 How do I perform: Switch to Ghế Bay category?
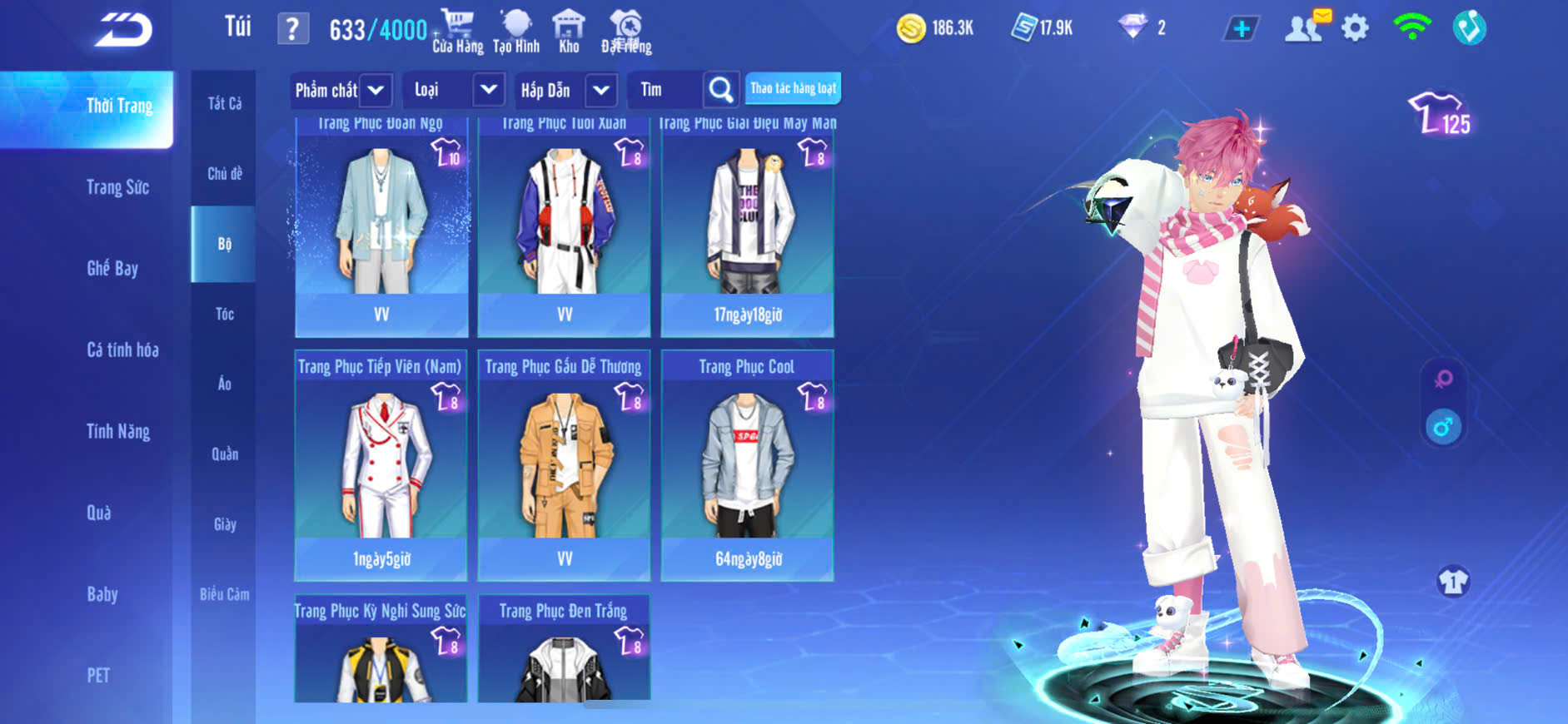tap(112, 268)
